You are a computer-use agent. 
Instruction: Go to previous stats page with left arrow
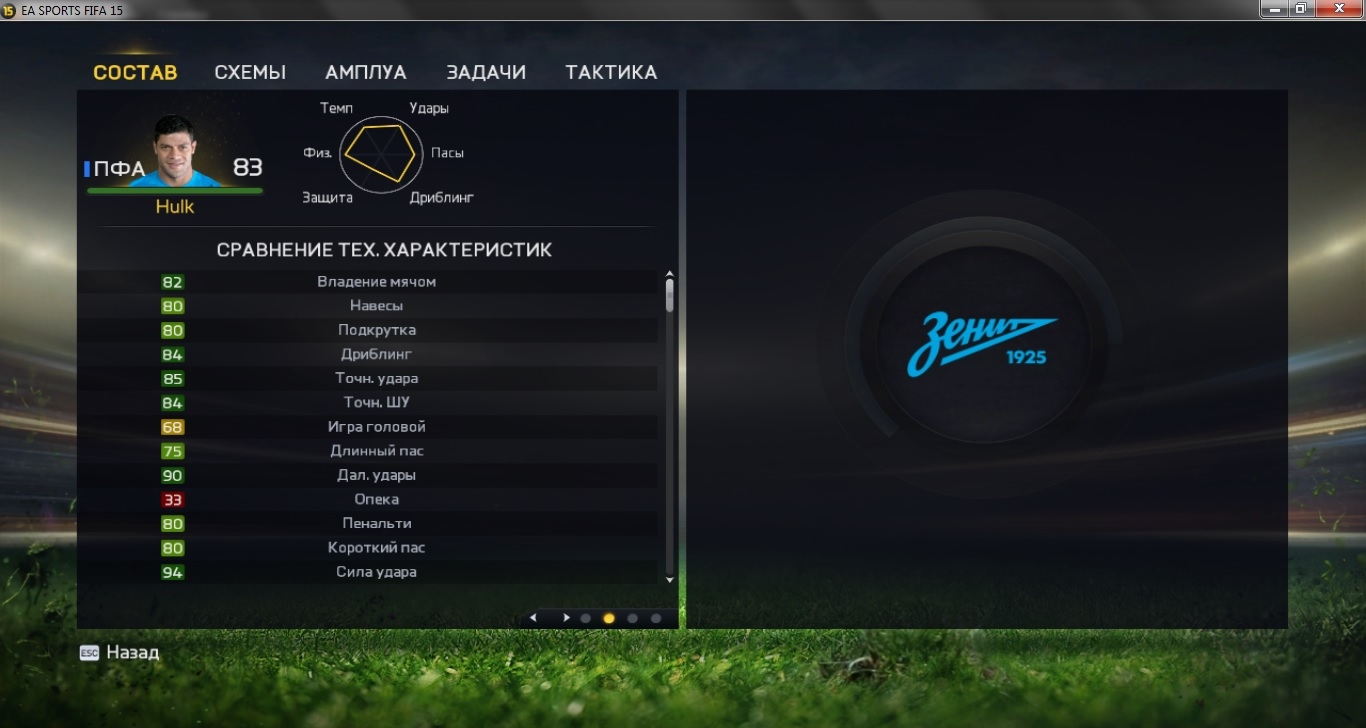pos(533,618)
